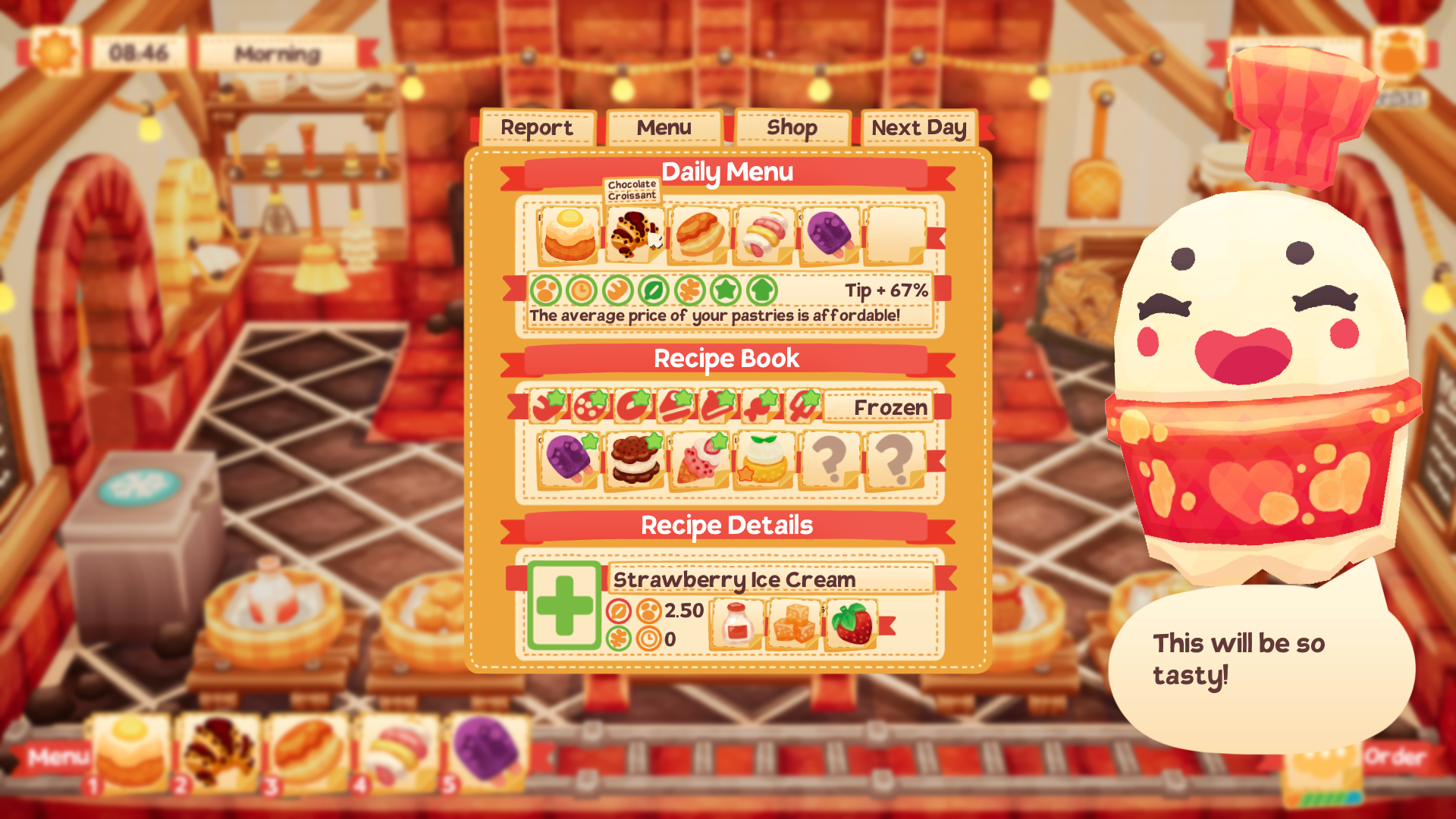Open the Report tab
This screenshot has height=819, width=1456.
537,127
